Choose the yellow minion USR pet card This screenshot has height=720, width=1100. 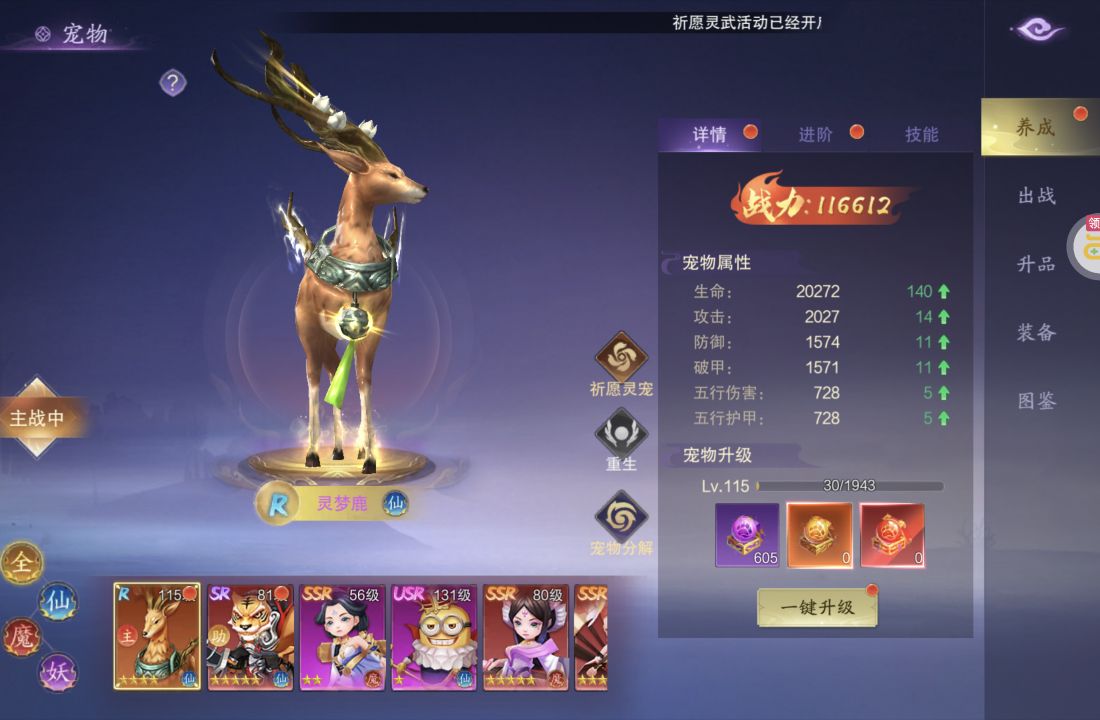[433, 637]
